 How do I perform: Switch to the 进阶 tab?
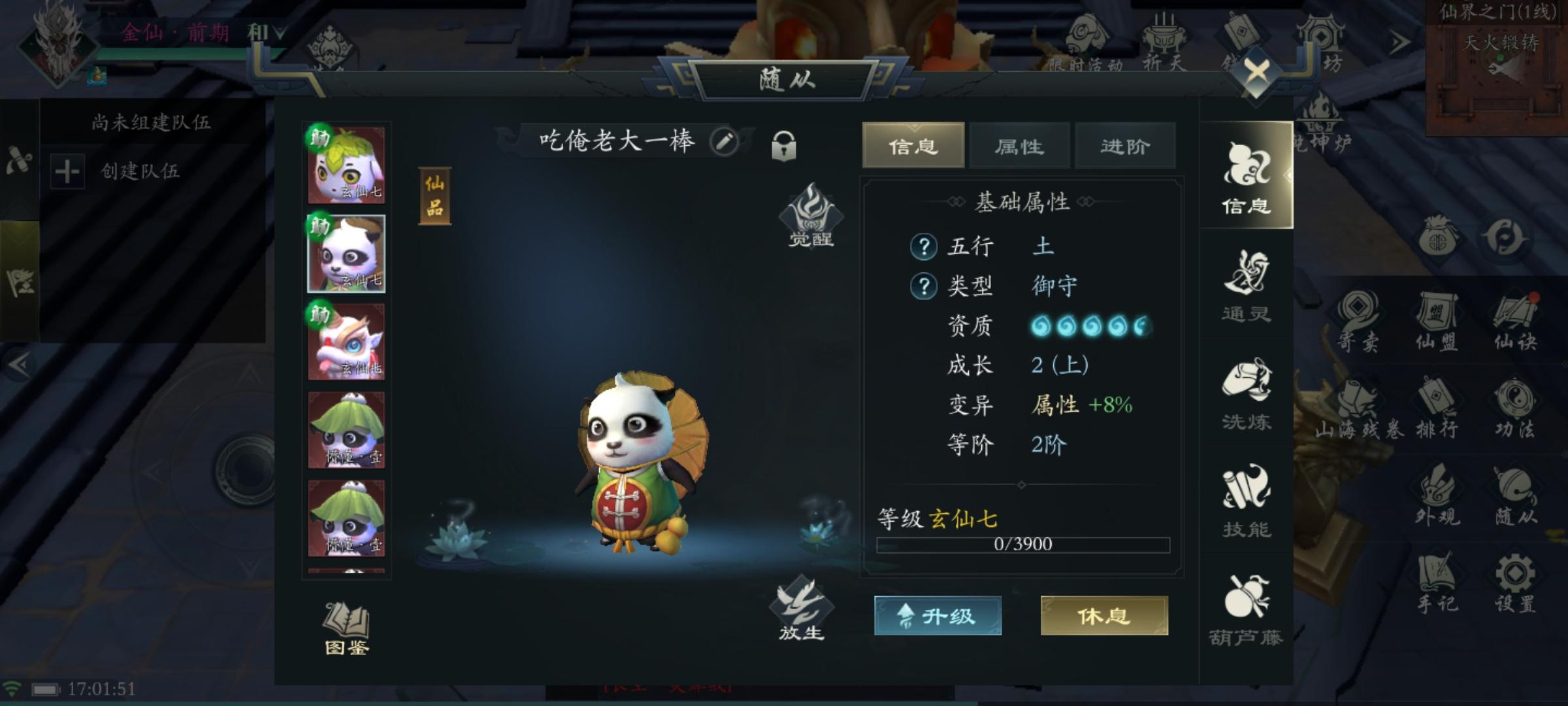1126,146
